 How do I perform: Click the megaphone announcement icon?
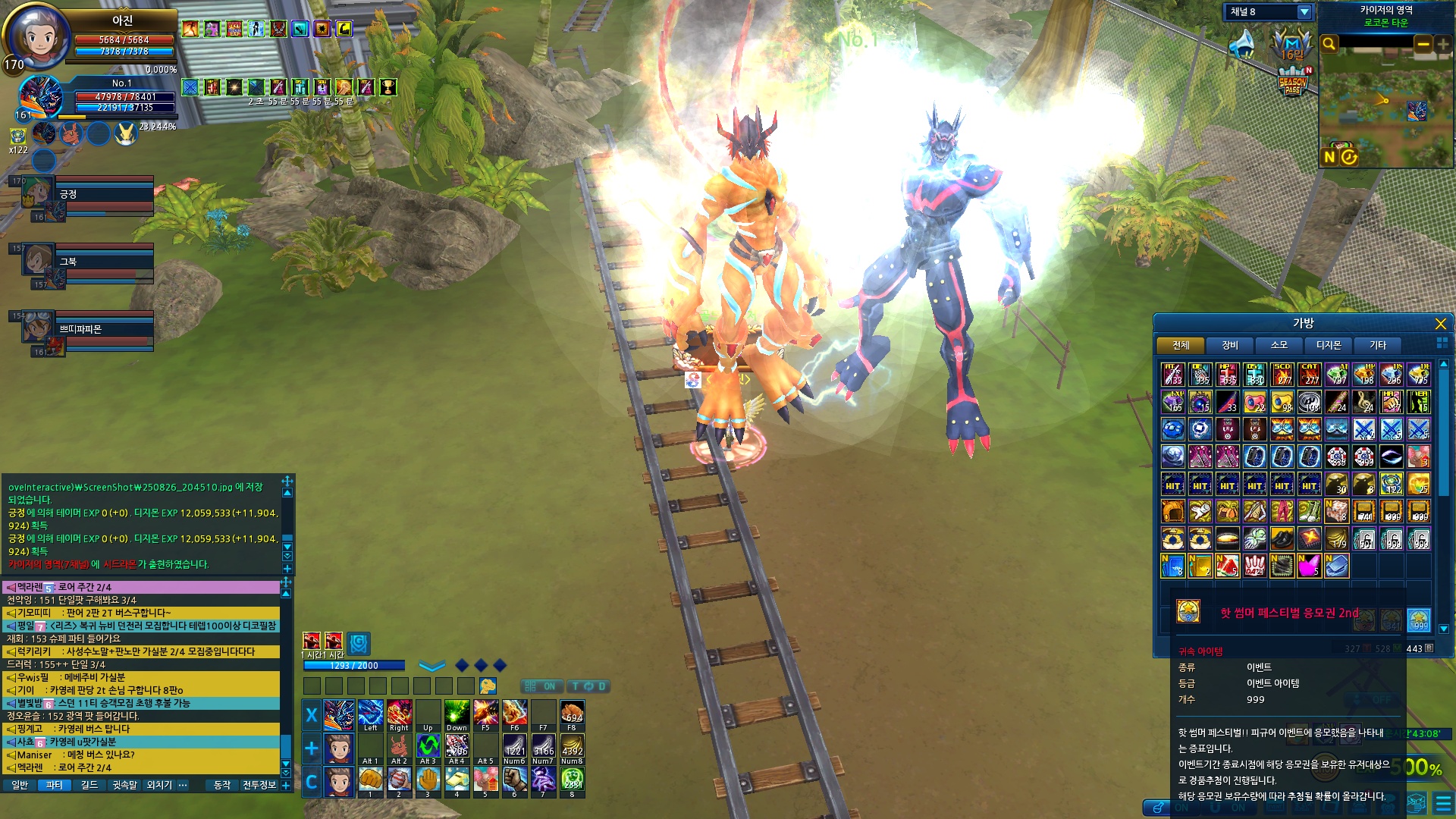pos(1242,44)
